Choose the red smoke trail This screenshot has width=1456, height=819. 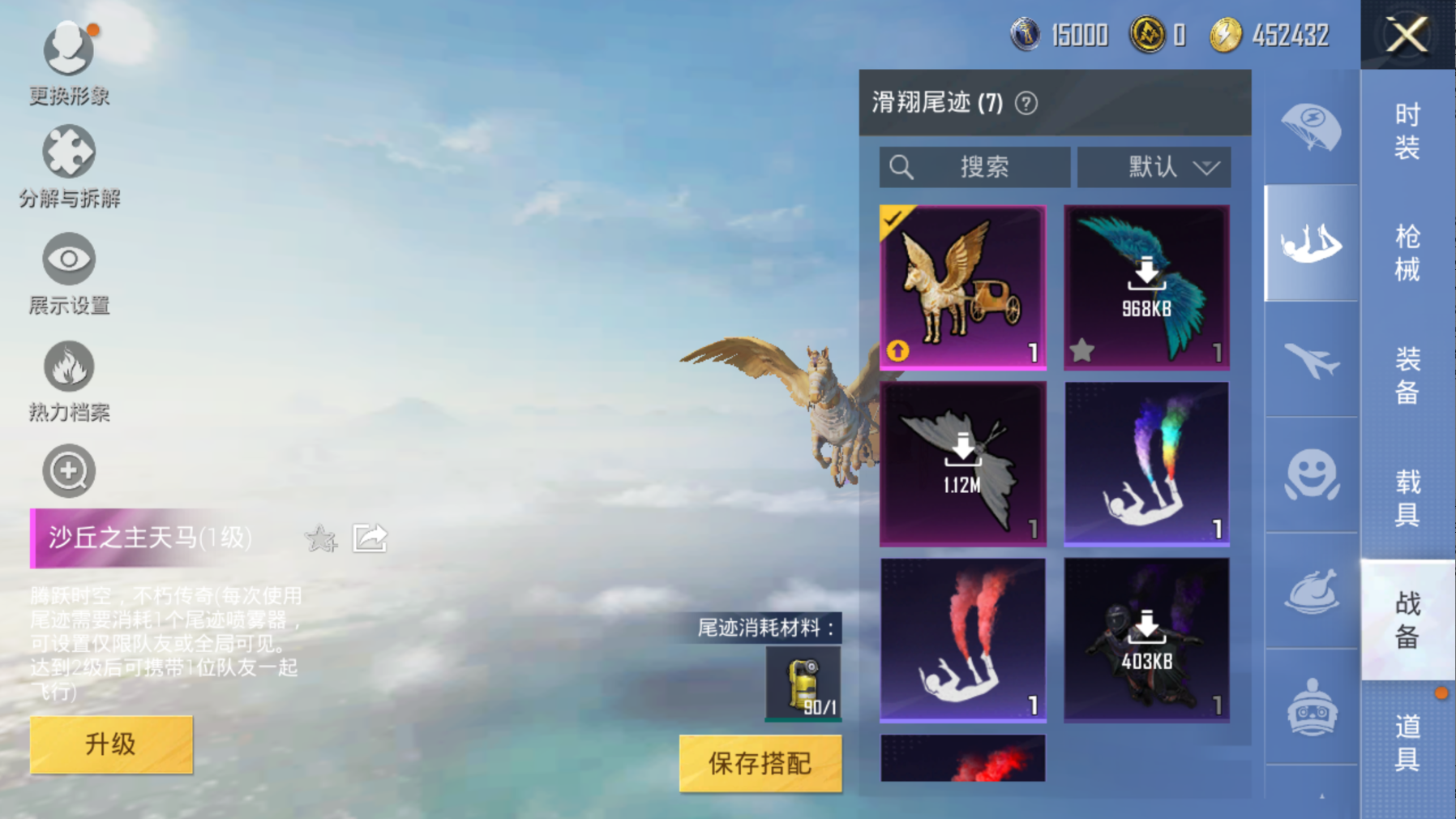click(962, 640)
